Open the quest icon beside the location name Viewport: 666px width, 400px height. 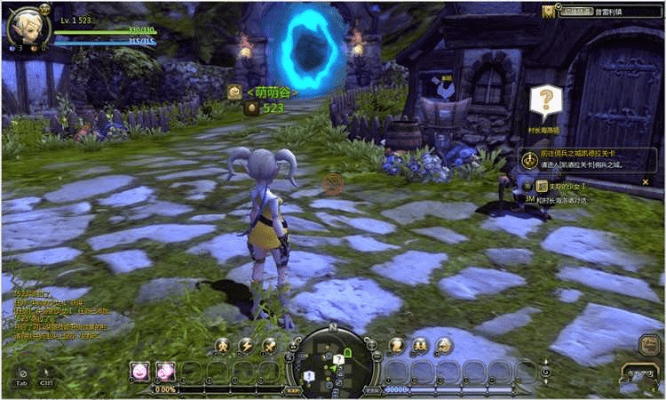549,11
